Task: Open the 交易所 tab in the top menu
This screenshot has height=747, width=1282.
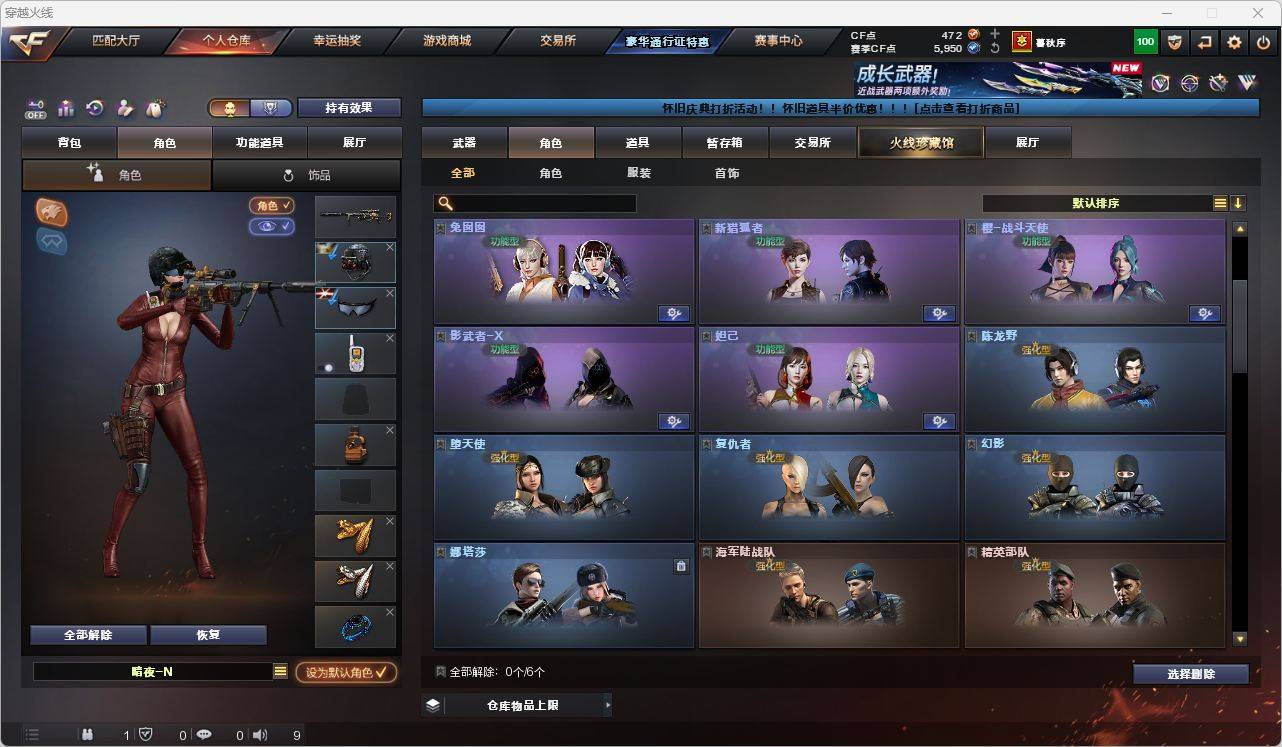Action: tap(559, 40)
